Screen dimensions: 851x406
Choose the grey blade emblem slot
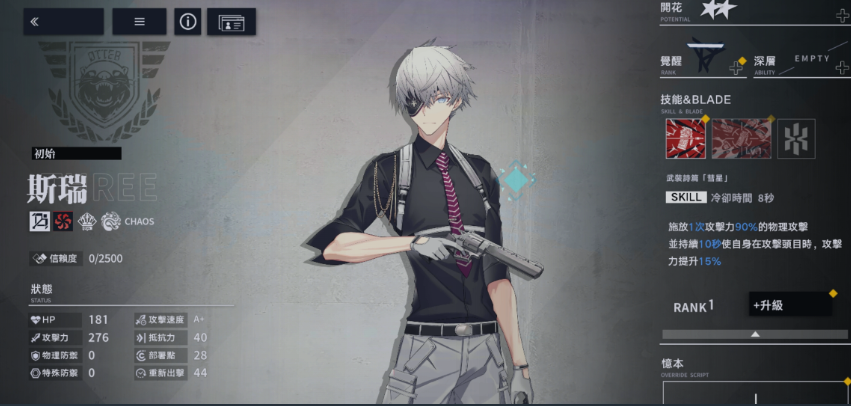click(796, 139)
